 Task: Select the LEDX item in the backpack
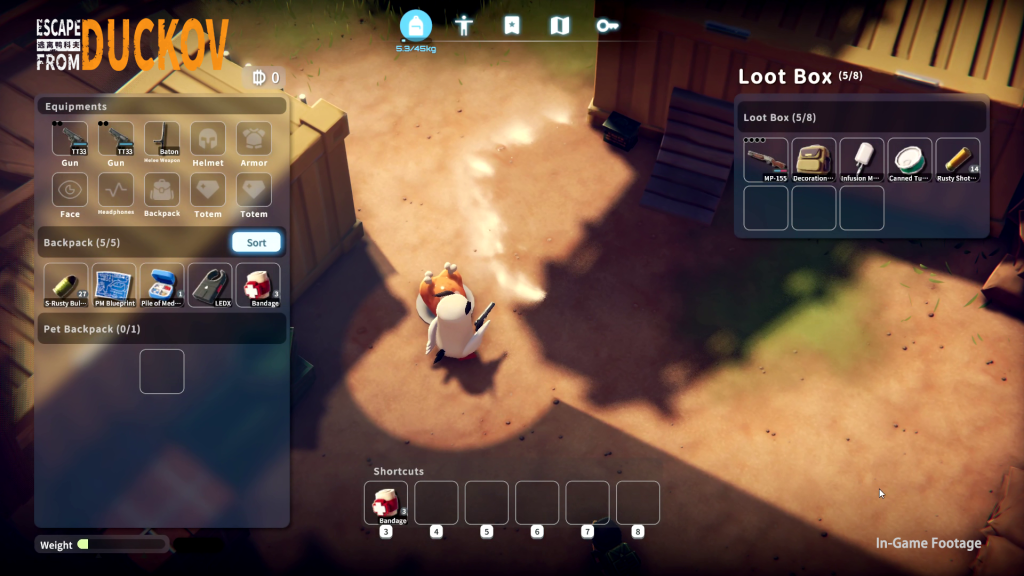click(x=210, y=285)
